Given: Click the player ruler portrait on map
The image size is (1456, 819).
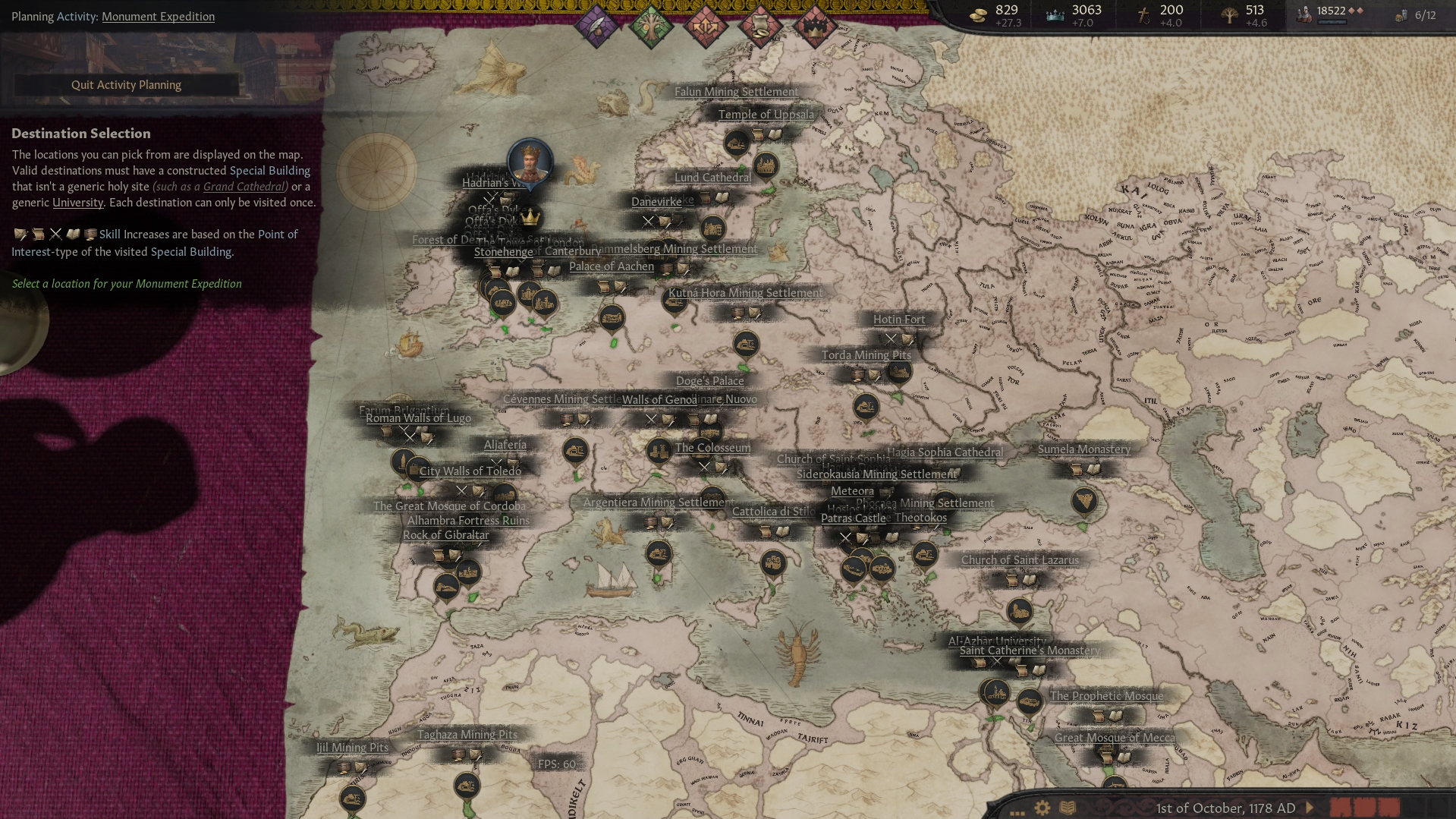Looking at the screenshot, I should [530, 161].
